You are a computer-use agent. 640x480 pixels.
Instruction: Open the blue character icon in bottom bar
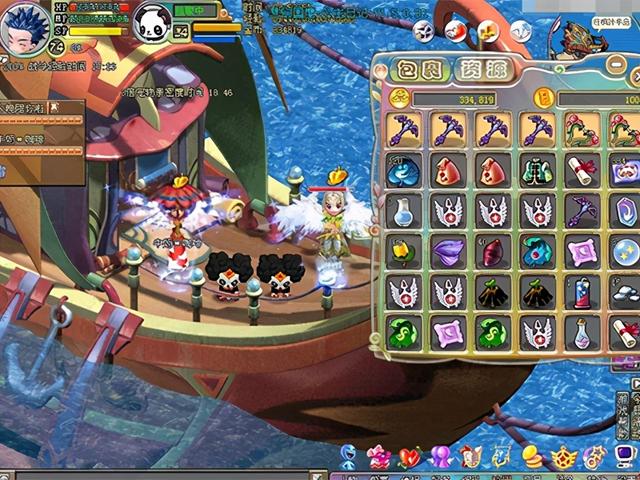(x=347, y=458)
